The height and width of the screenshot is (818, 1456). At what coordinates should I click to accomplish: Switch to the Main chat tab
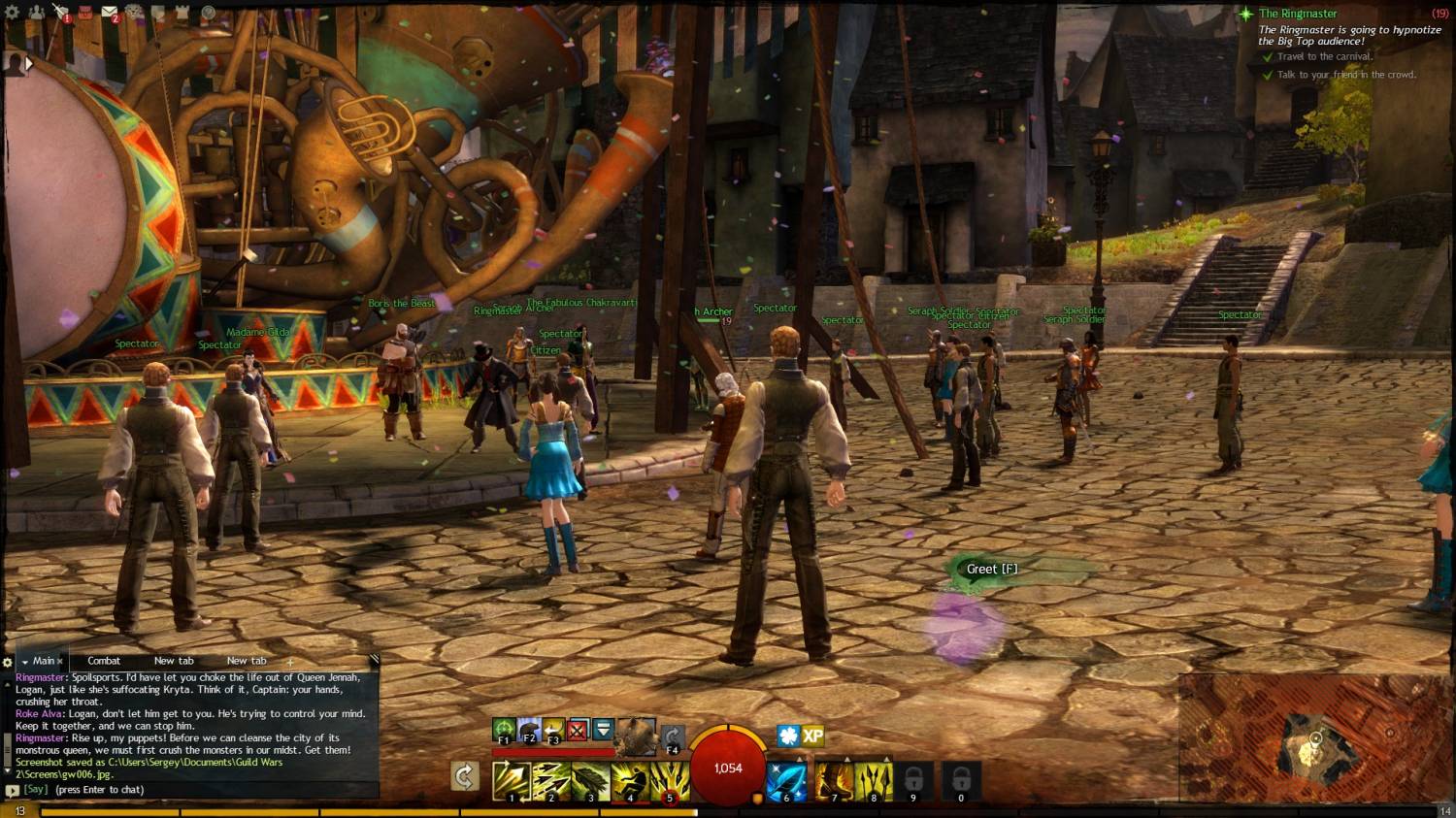tap(44, 661)
